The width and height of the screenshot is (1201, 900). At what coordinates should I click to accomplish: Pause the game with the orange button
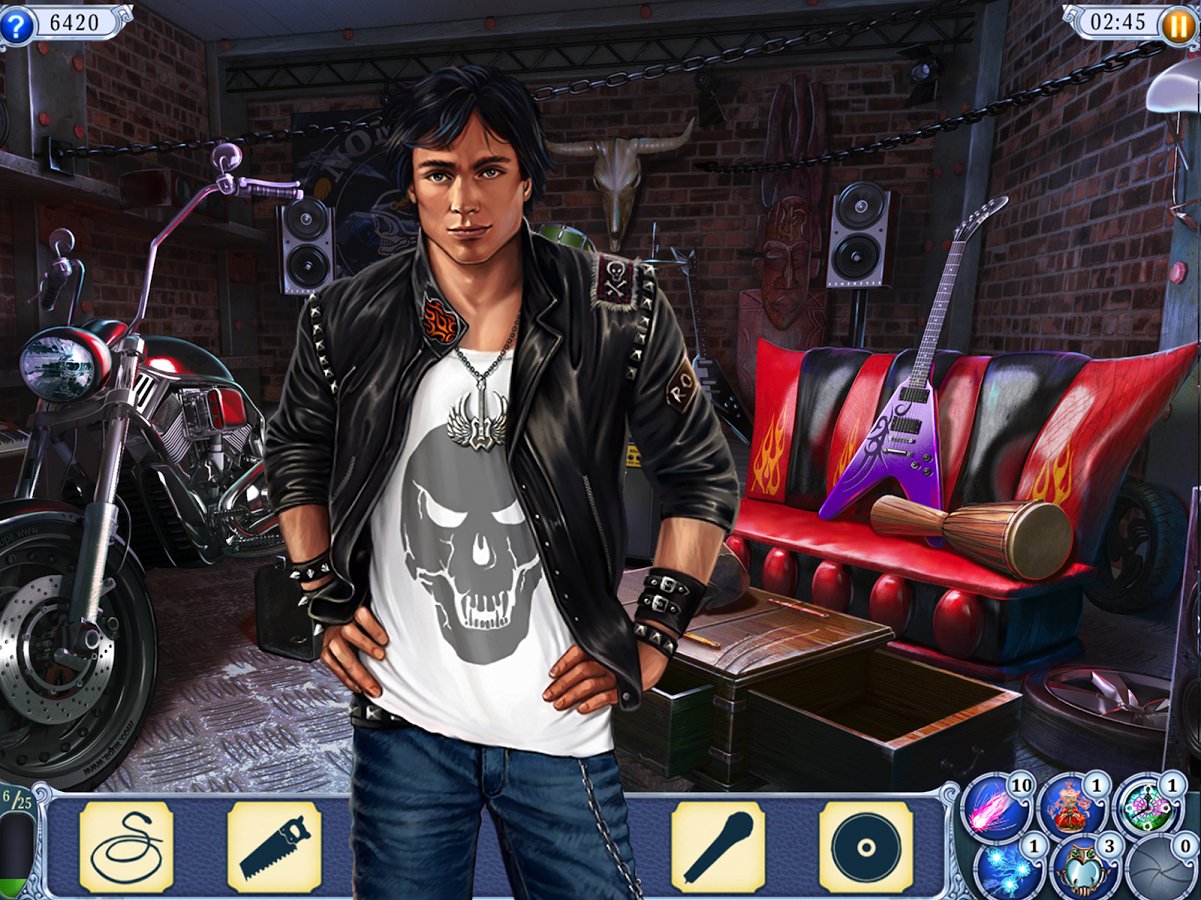pyautogui.click(x=1178, y=25)
